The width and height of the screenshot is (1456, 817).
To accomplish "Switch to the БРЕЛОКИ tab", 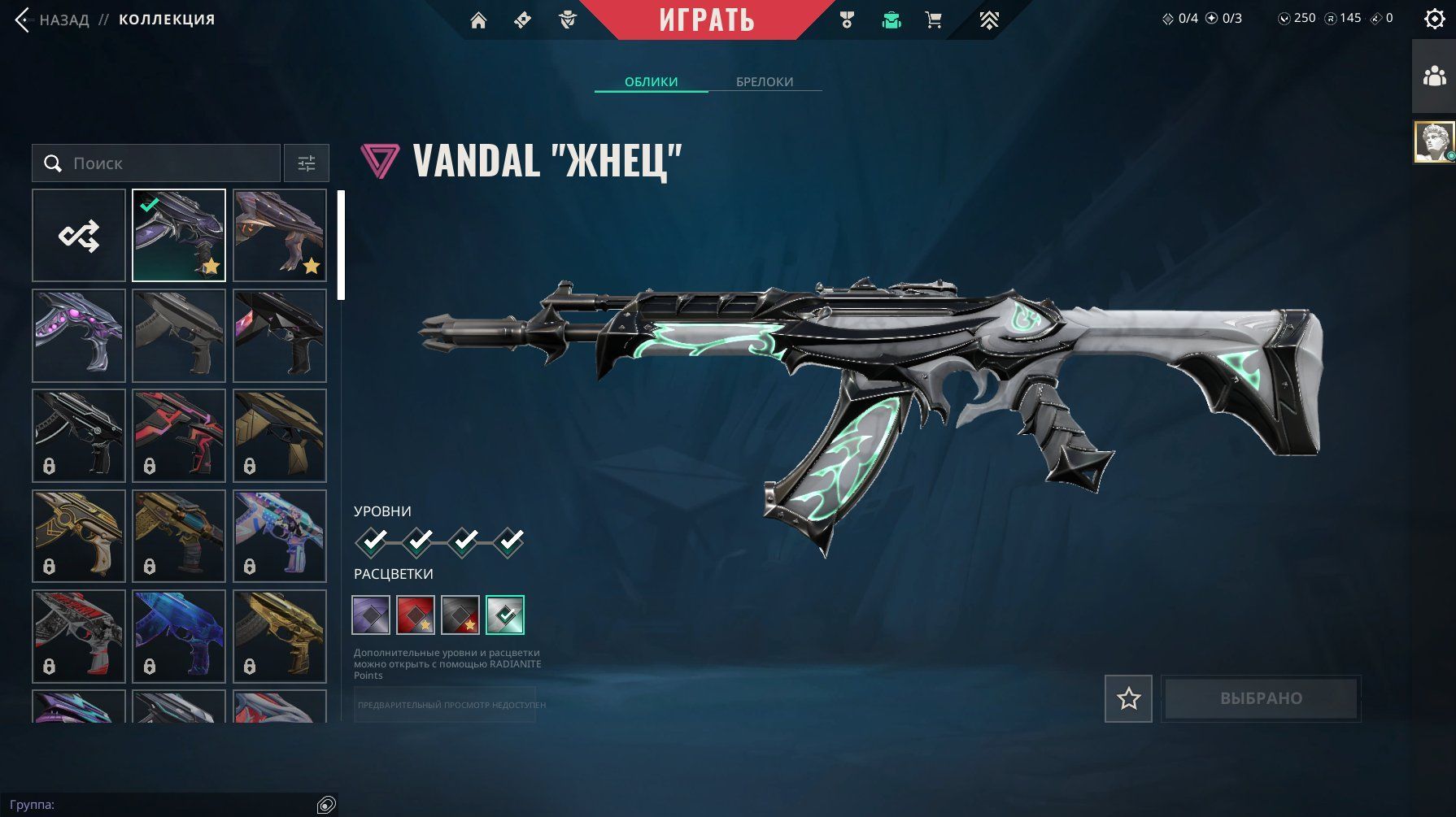I will coord(764,81).
